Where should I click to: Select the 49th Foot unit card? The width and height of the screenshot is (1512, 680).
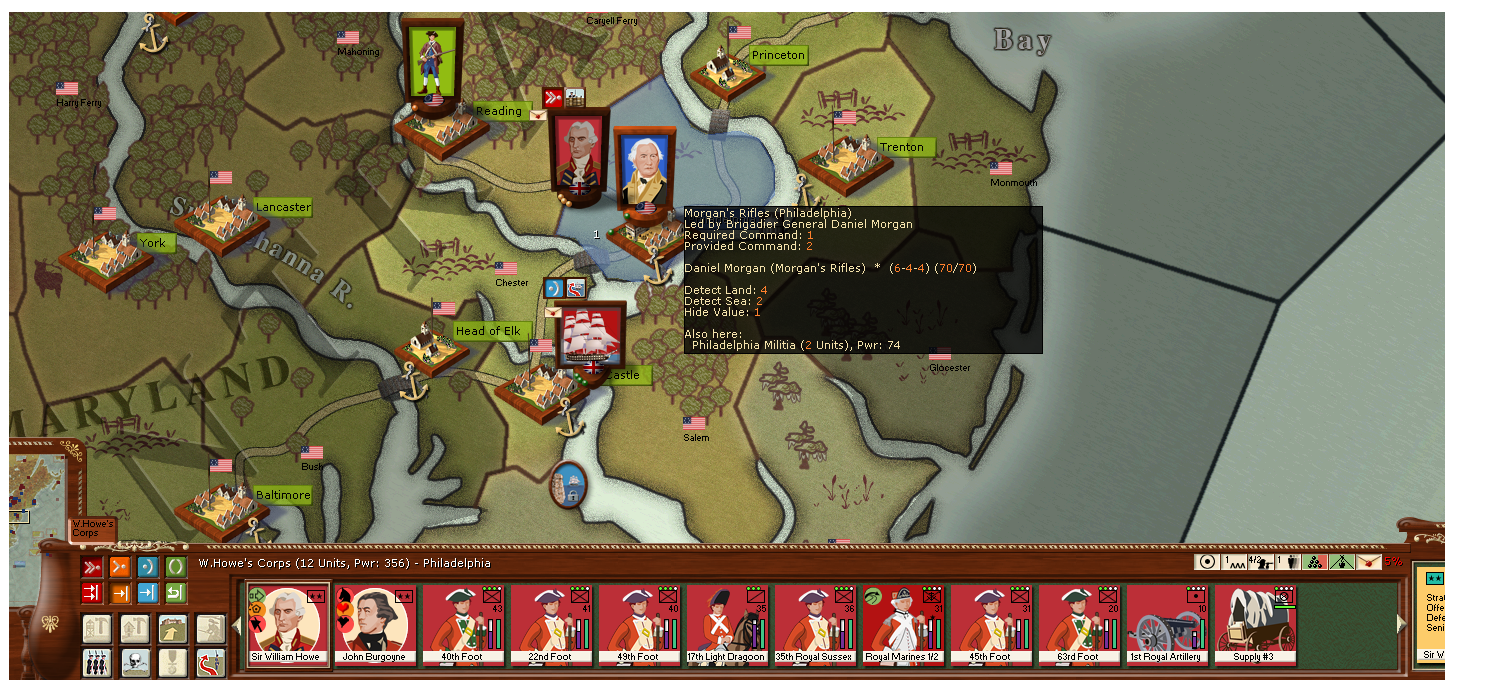pyautogui.click(x=640, y=625)
